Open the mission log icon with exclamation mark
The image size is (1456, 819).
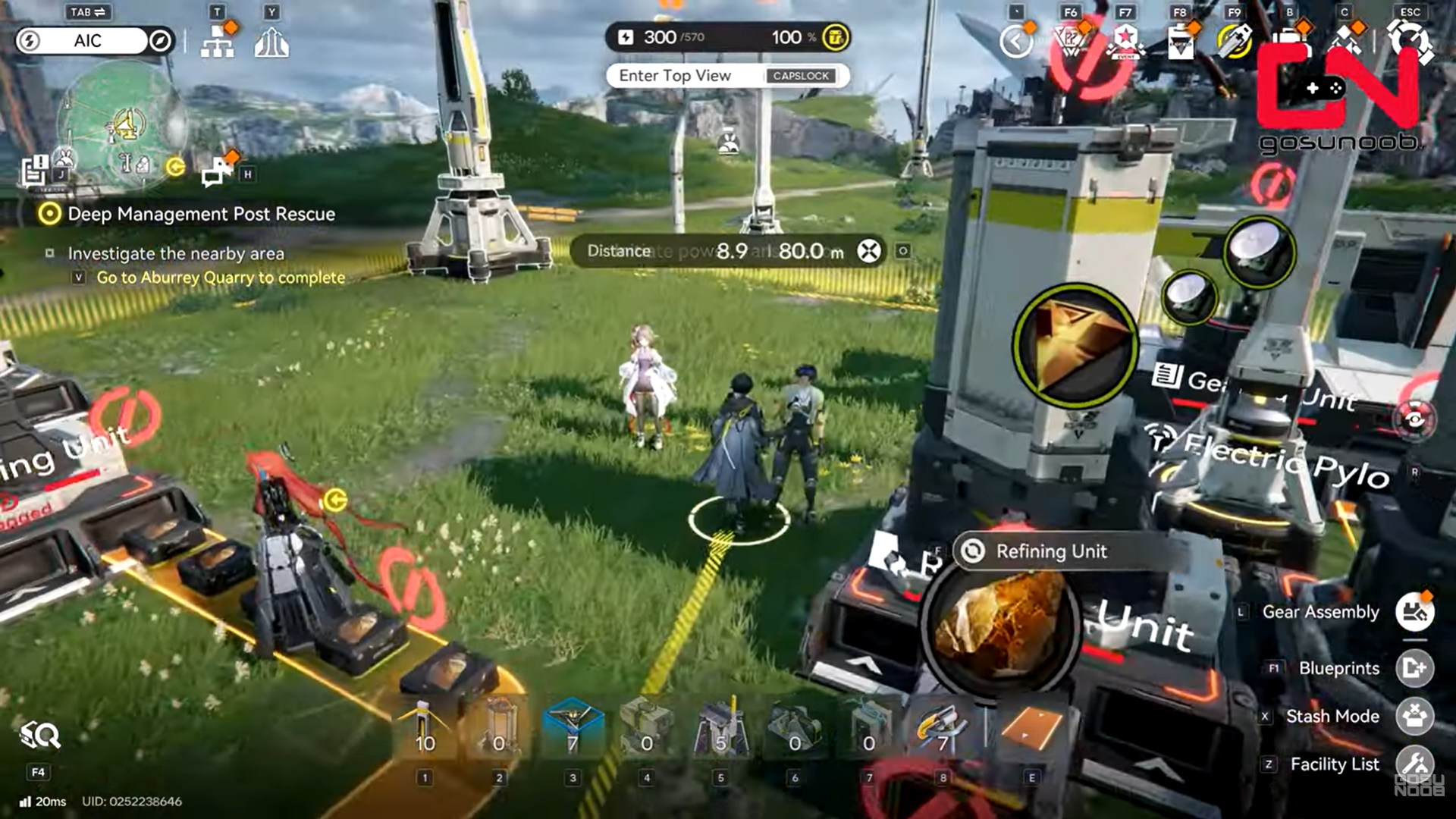point(35,171)
